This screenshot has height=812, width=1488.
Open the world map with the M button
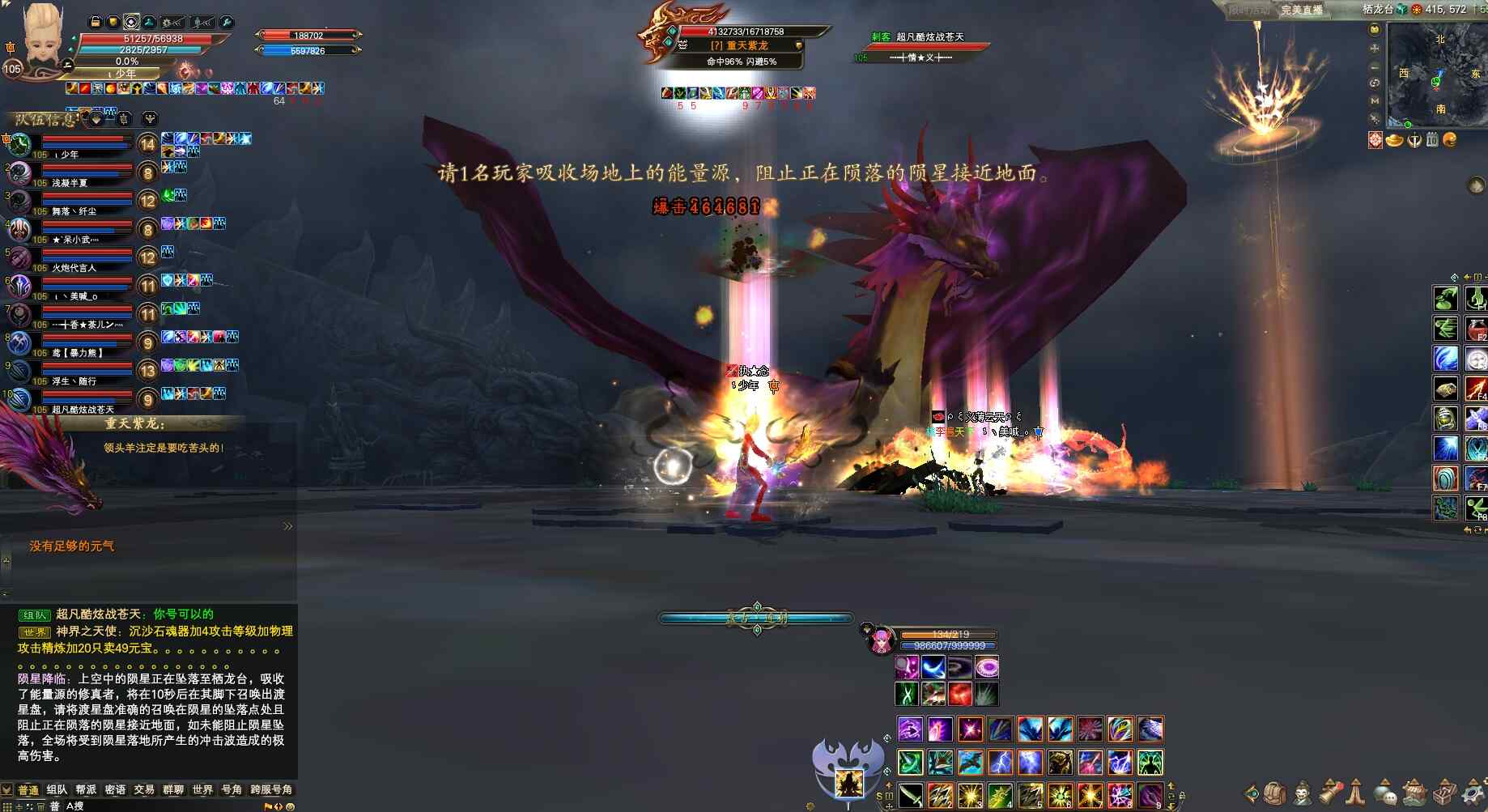[1375, 101]
